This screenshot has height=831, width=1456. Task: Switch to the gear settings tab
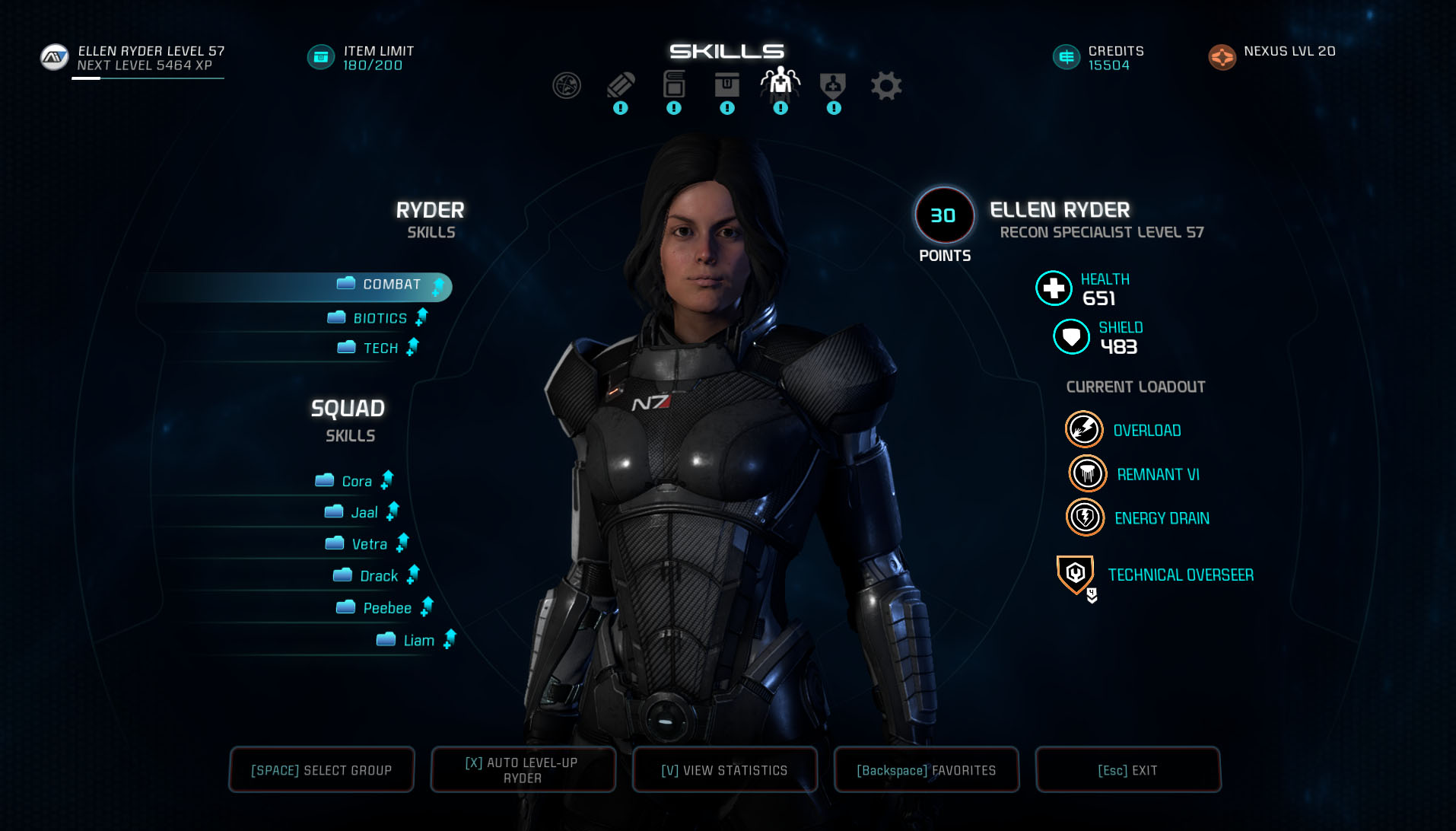coord(886,86)
